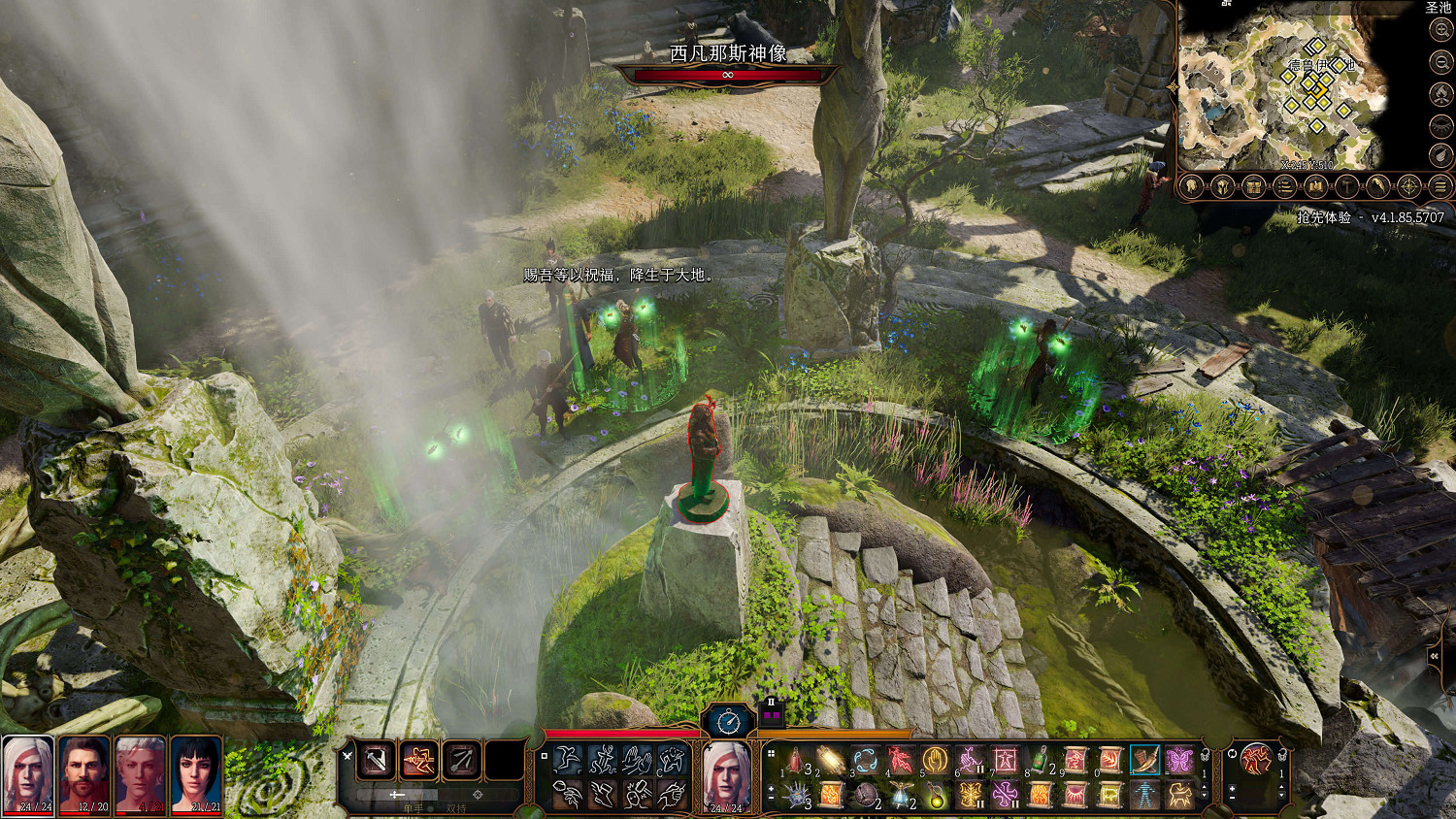This screenshot has height=819, width=1456.
Task: Open the camp via campfire icon
Action: [1441, 94]
